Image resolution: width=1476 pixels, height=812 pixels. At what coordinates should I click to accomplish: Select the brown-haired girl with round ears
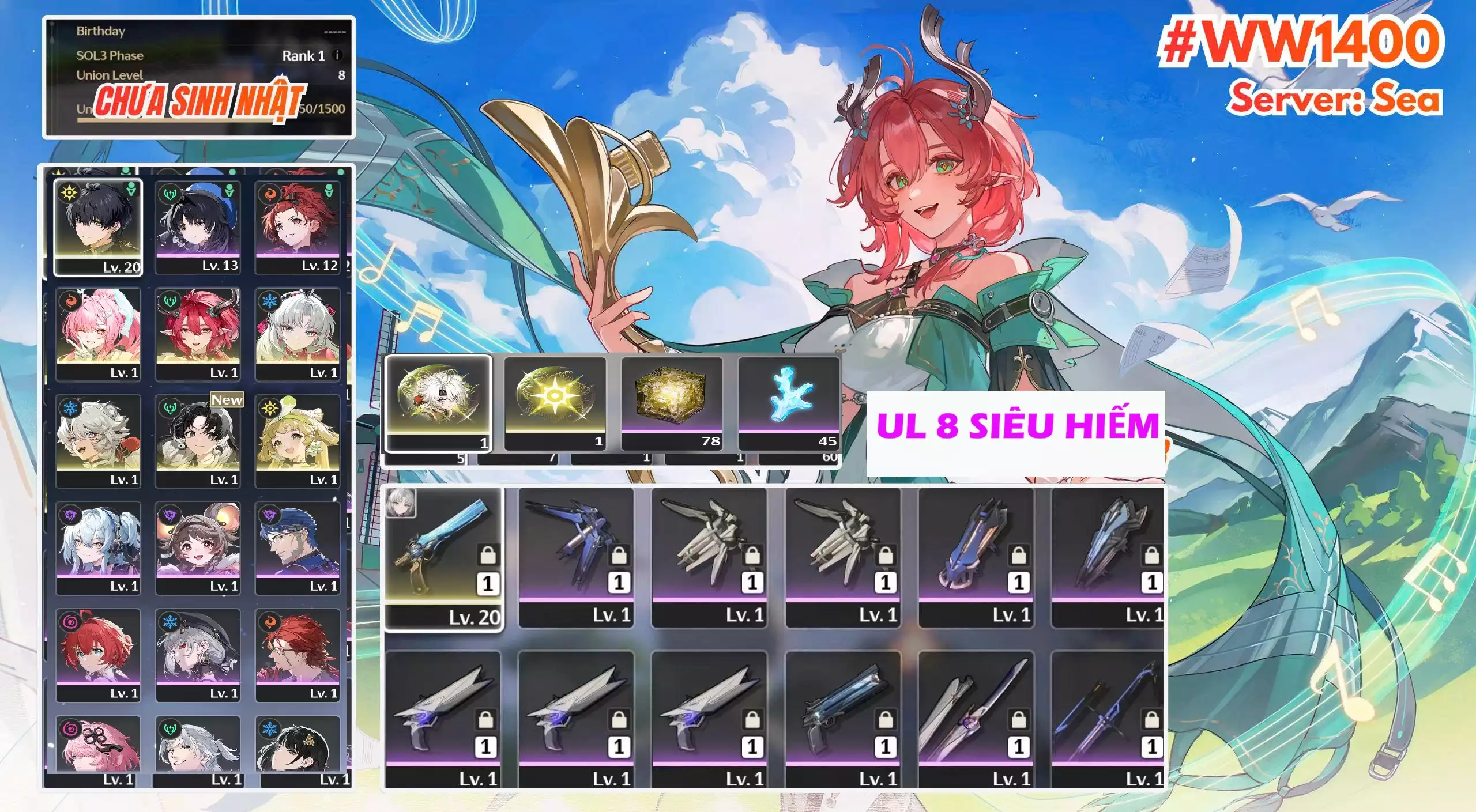[x=197, y=547]
